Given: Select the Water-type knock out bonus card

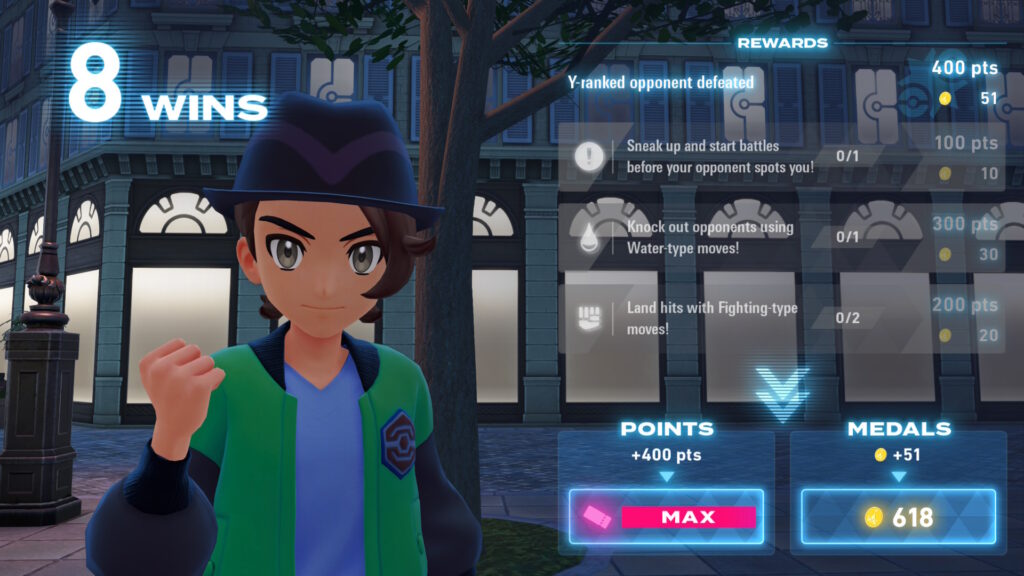Looking at the screenshot, I should coord(780,237).
